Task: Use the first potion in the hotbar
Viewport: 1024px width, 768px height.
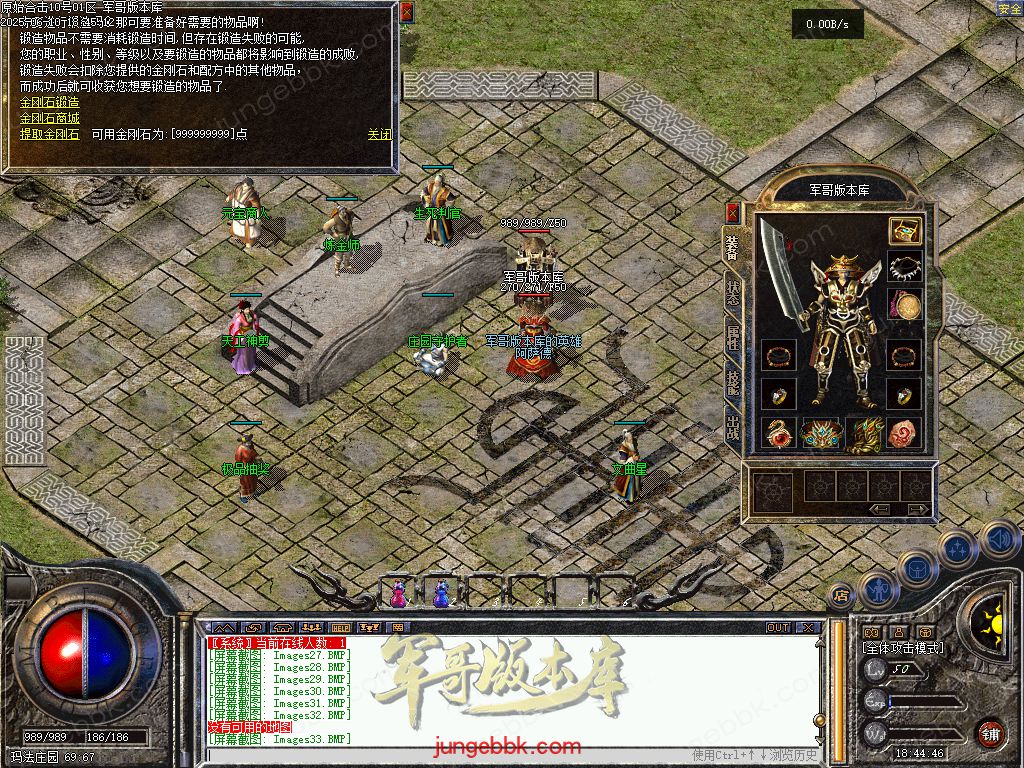Action: [x=398, y=593]
